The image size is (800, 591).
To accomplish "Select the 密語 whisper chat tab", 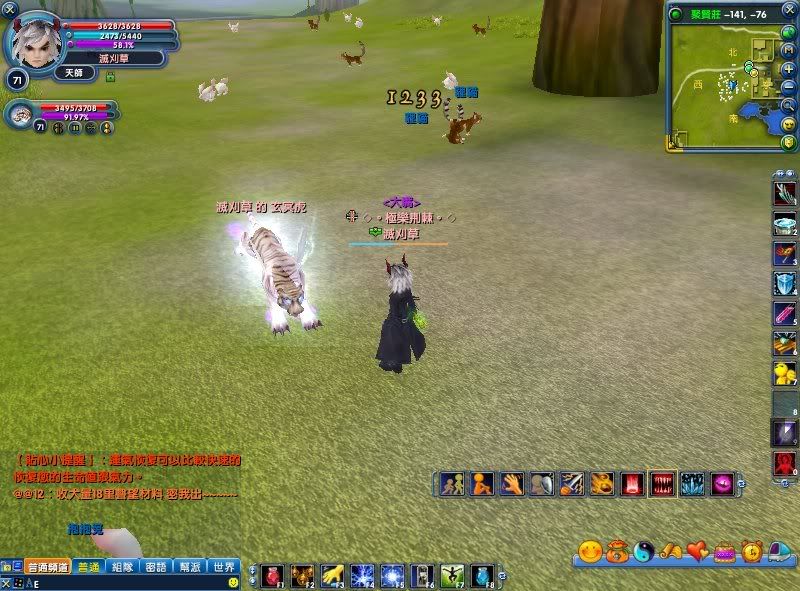I will (x=155, y=566).
